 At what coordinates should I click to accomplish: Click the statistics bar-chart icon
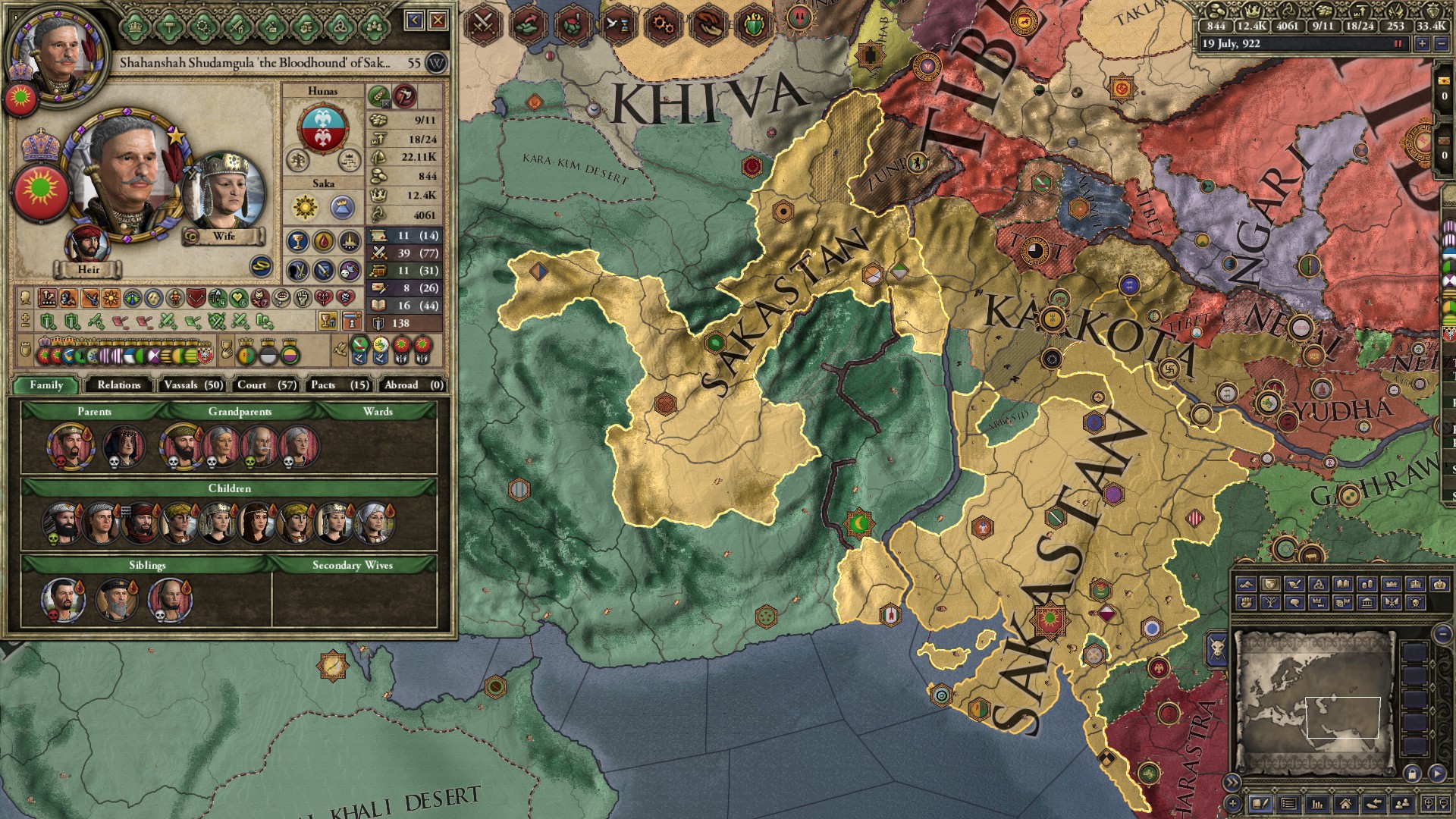(x=1317, y=805)
